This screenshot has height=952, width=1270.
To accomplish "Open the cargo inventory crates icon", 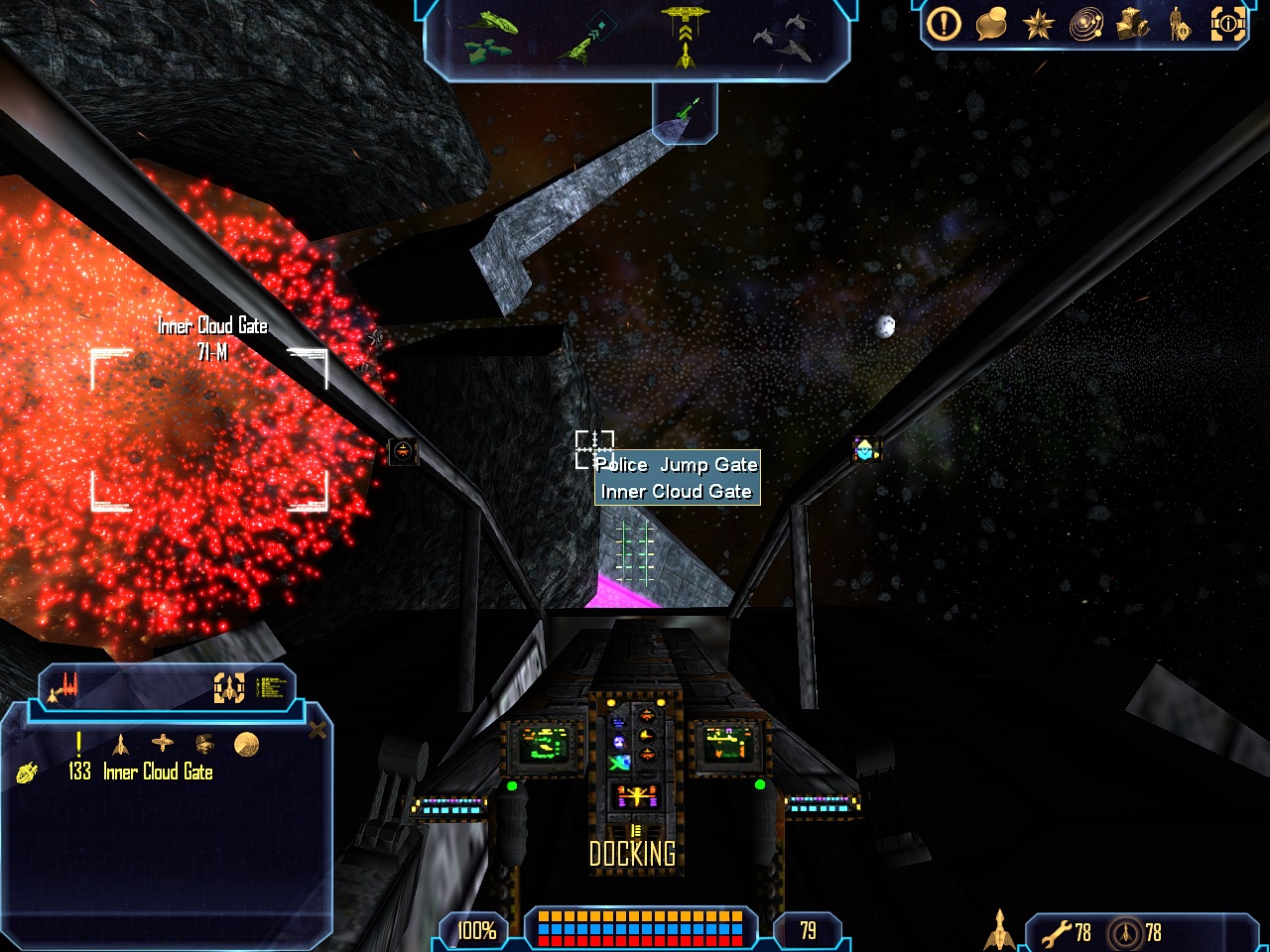I will [1132, 24].
